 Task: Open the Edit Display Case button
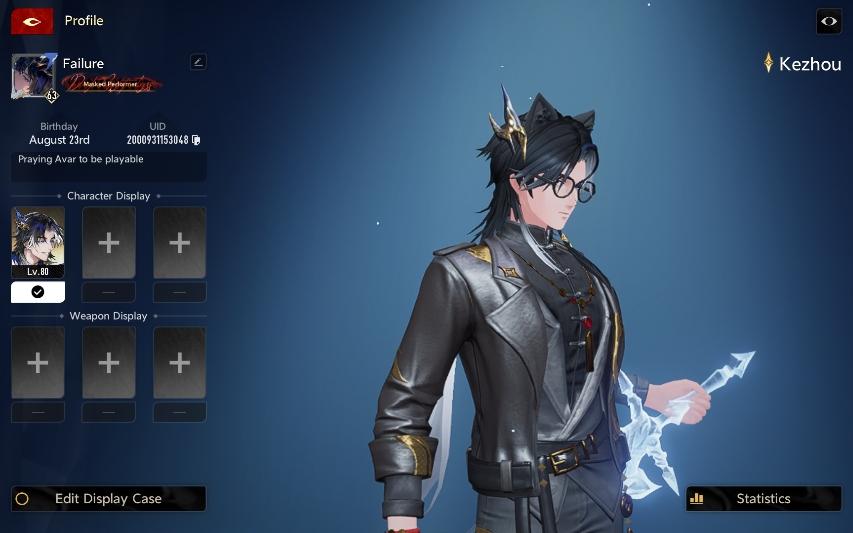(x=108, y=498)
